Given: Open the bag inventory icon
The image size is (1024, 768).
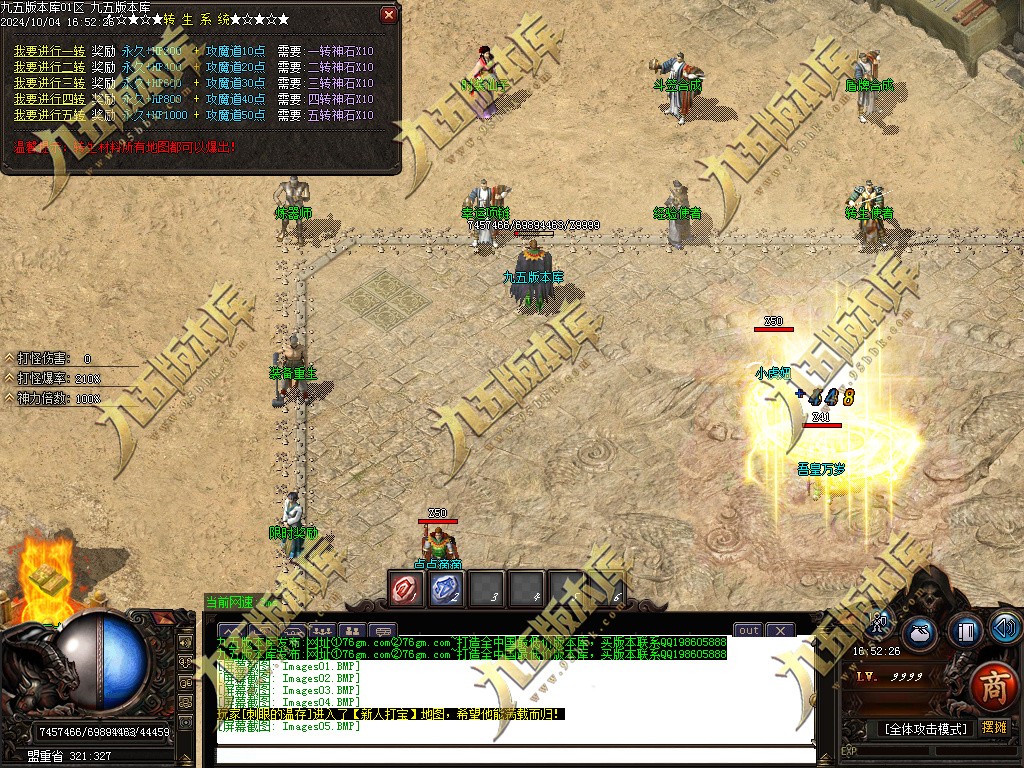Looking at the screenshot, I should click(x=921, y=631).
